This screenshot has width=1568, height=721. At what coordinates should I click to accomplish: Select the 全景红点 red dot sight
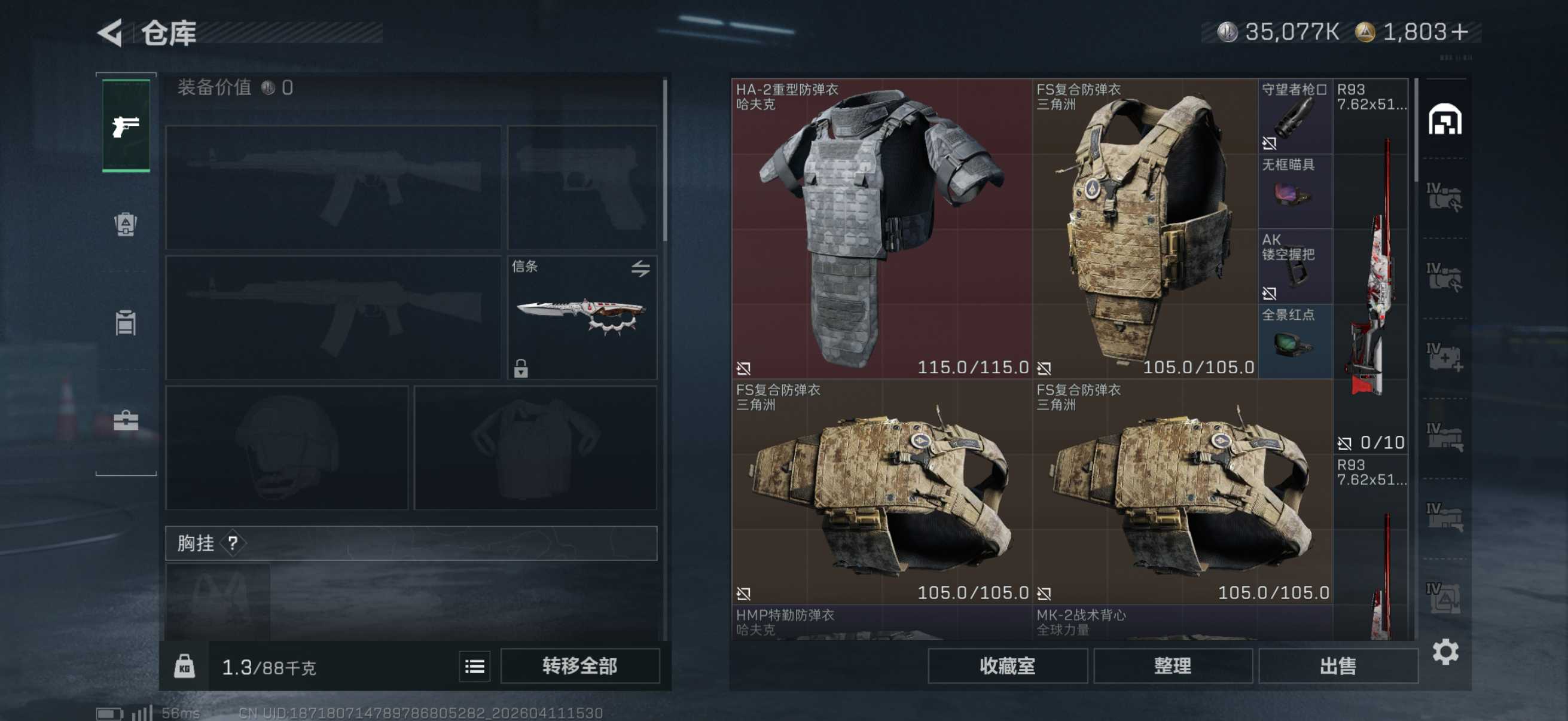(1295, 341)
